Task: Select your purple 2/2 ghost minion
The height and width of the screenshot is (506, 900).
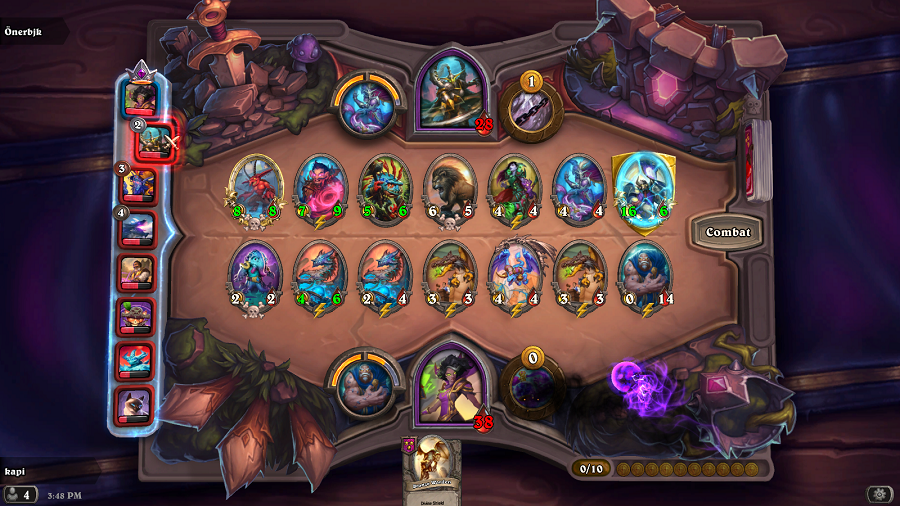Action: (x=256, y=274)
